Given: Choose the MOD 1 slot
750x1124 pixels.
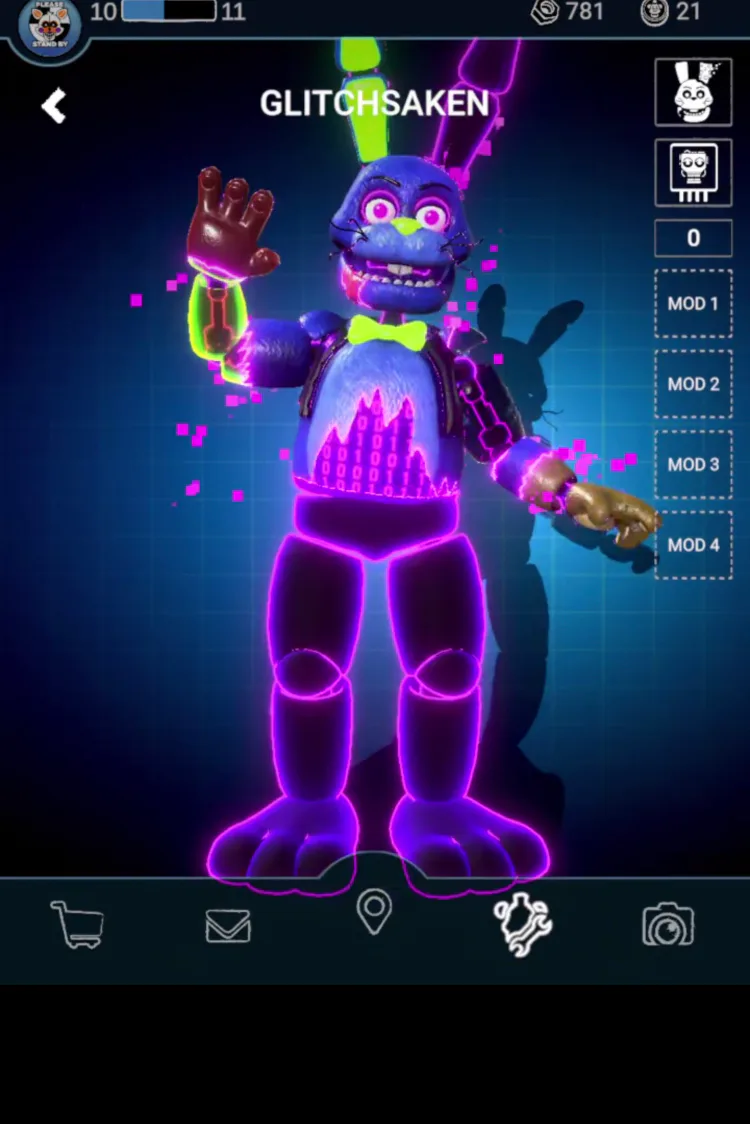Looking at the screenshot, I should pos(693,303).
